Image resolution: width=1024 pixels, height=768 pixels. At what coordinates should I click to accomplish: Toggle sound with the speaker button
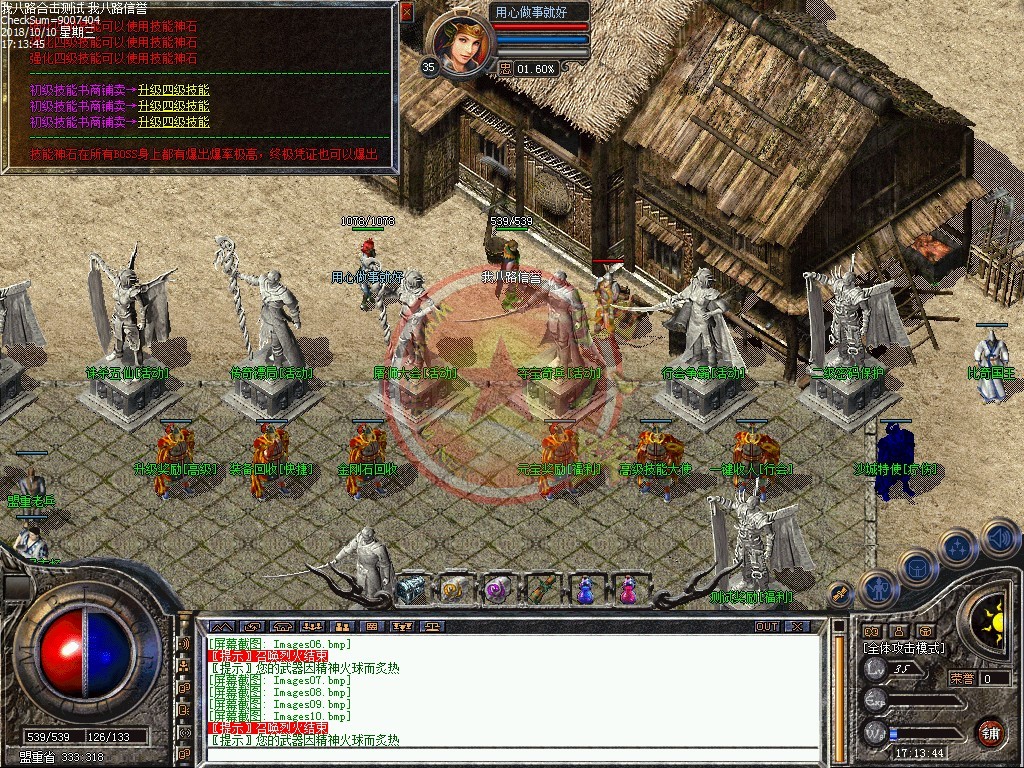[1000, 538]
